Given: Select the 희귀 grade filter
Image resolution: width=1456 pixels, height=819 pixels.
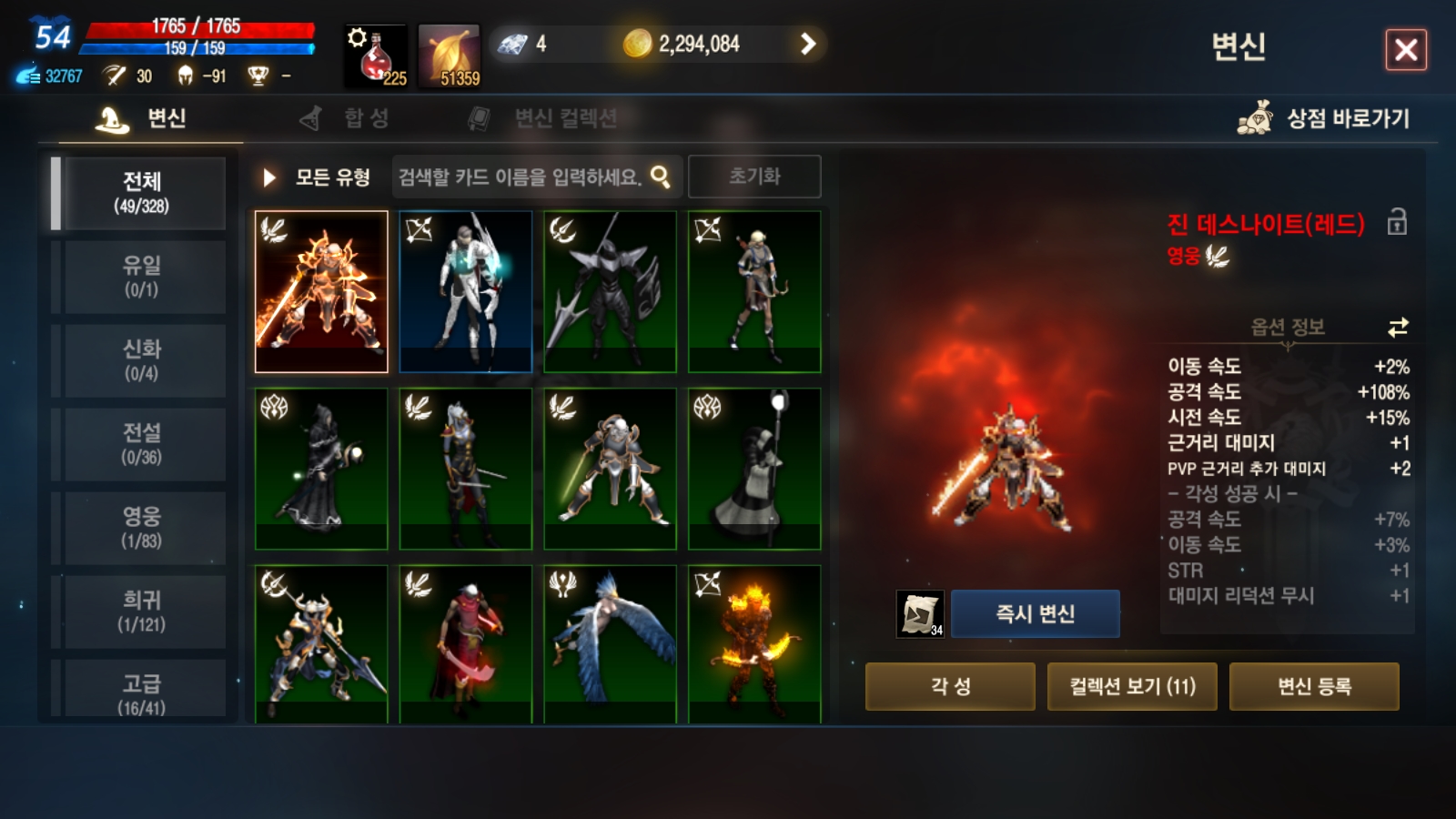Looking at the screenshot, I should click(141, 612).
